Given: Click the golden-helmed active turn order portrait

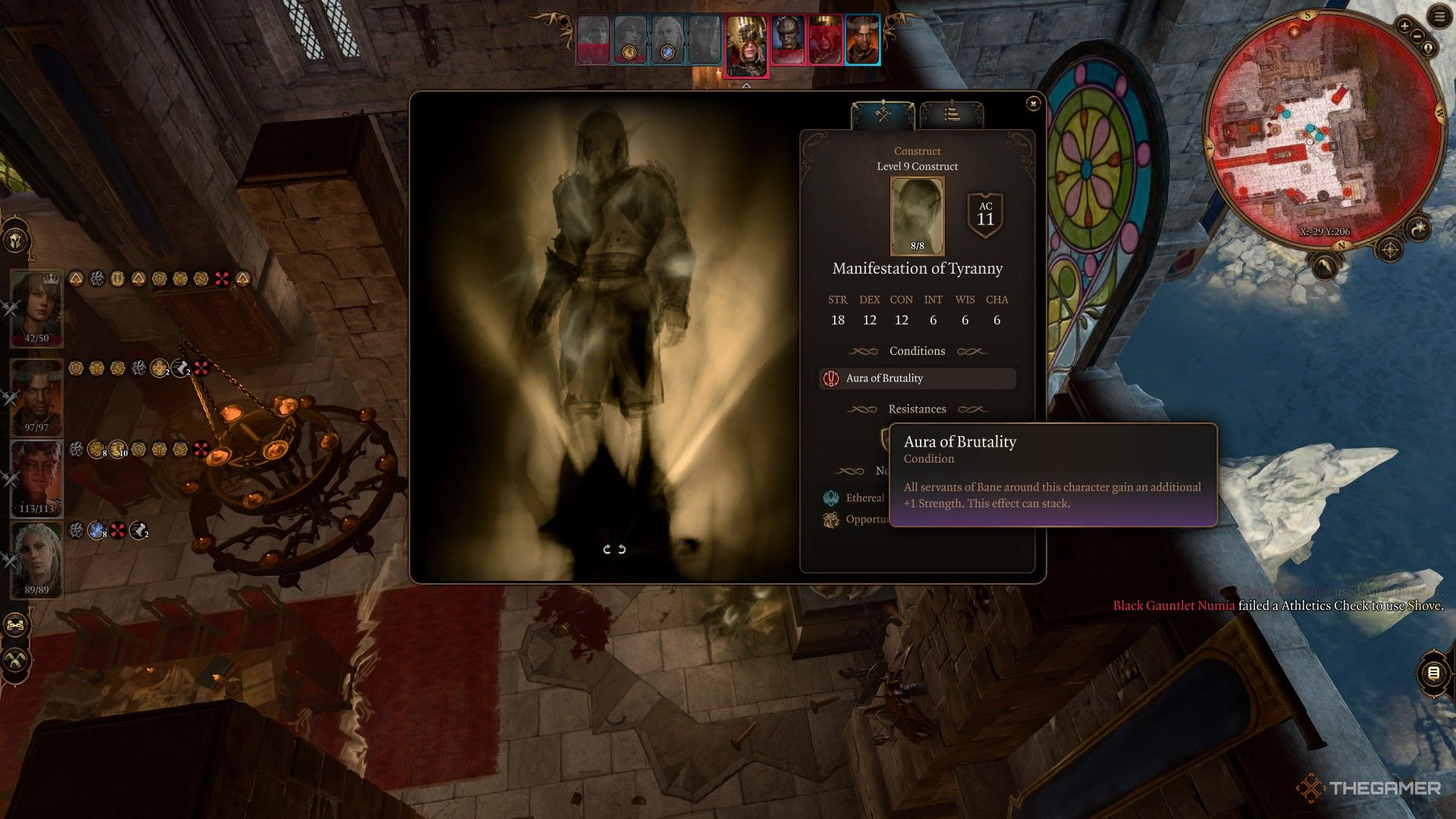Looking at the screenshot, I should click(746, 45).
